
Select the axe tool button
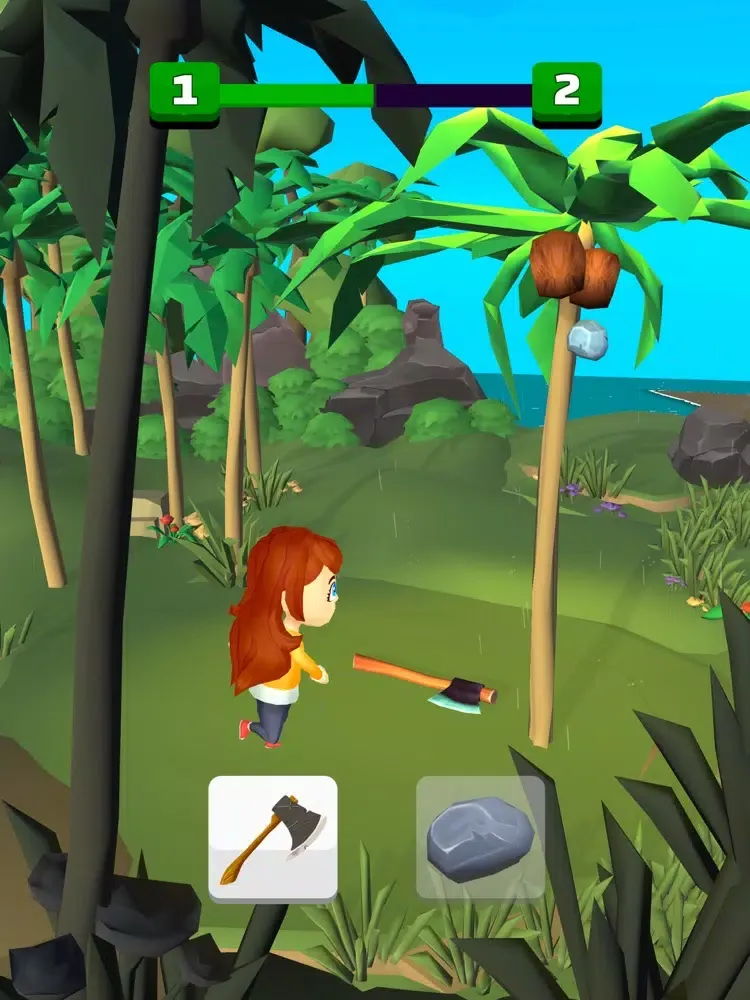pos(273,837)
